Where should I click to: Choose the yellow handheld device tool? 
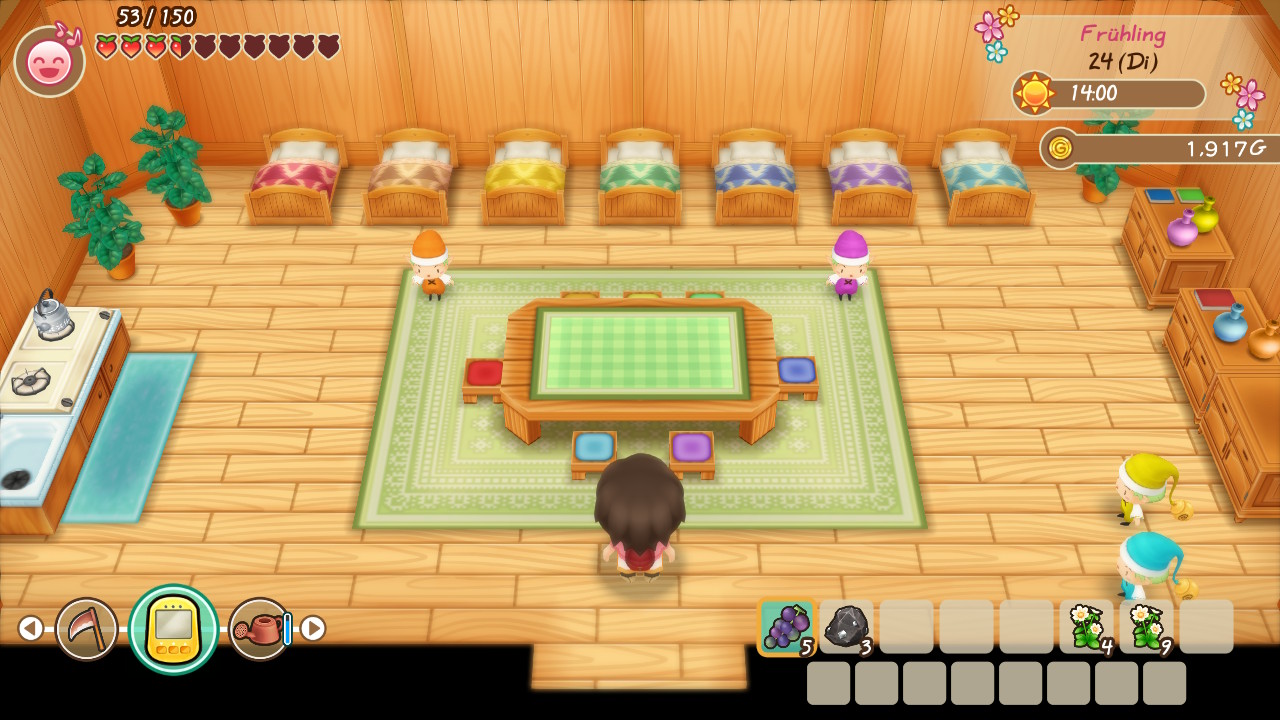point(173,629)
